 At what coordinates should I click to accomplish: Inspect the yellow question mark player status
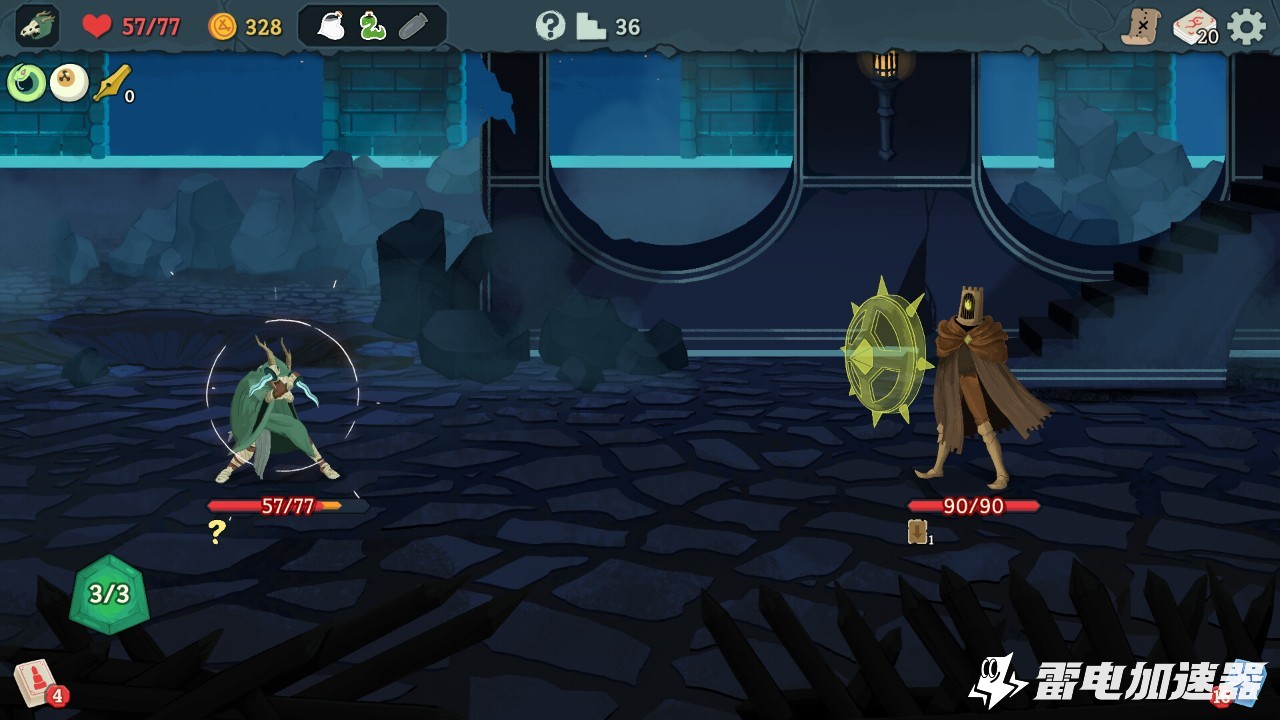(217, 532)
